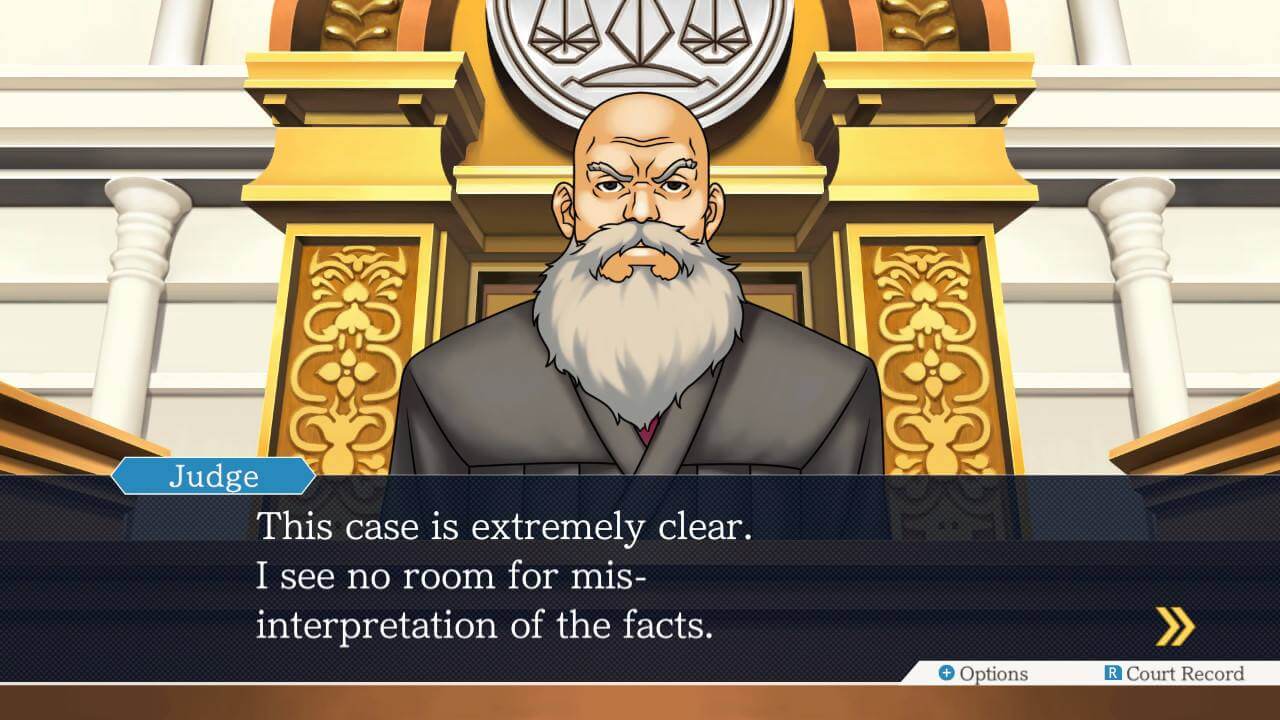Open the Court Record
Viewport: 1280px width, 720px height.
pyautogui.click(x=1174, y=674)
